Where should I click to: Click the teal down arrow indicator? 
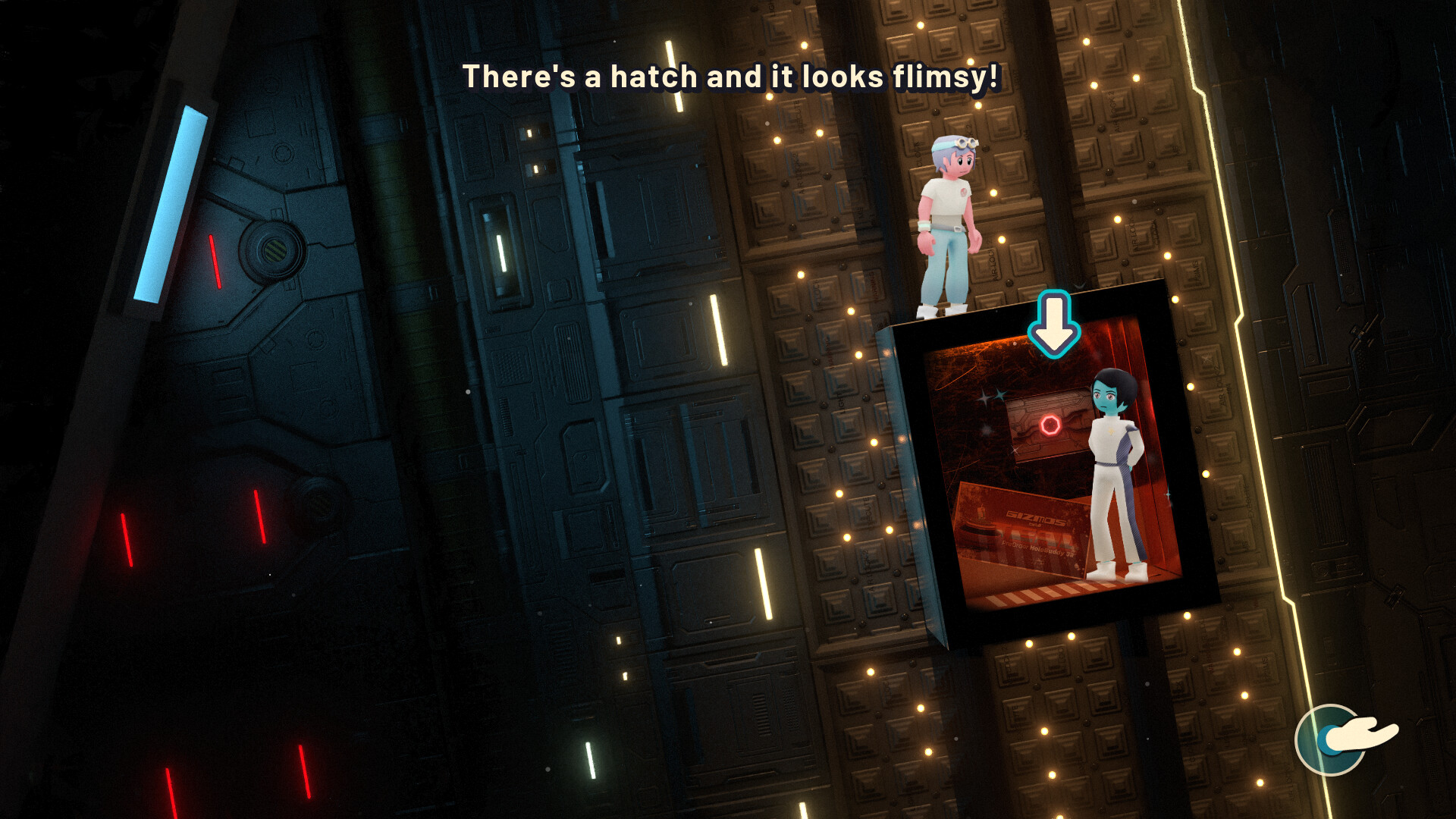pyautogui.click(x=1054, y=322)
